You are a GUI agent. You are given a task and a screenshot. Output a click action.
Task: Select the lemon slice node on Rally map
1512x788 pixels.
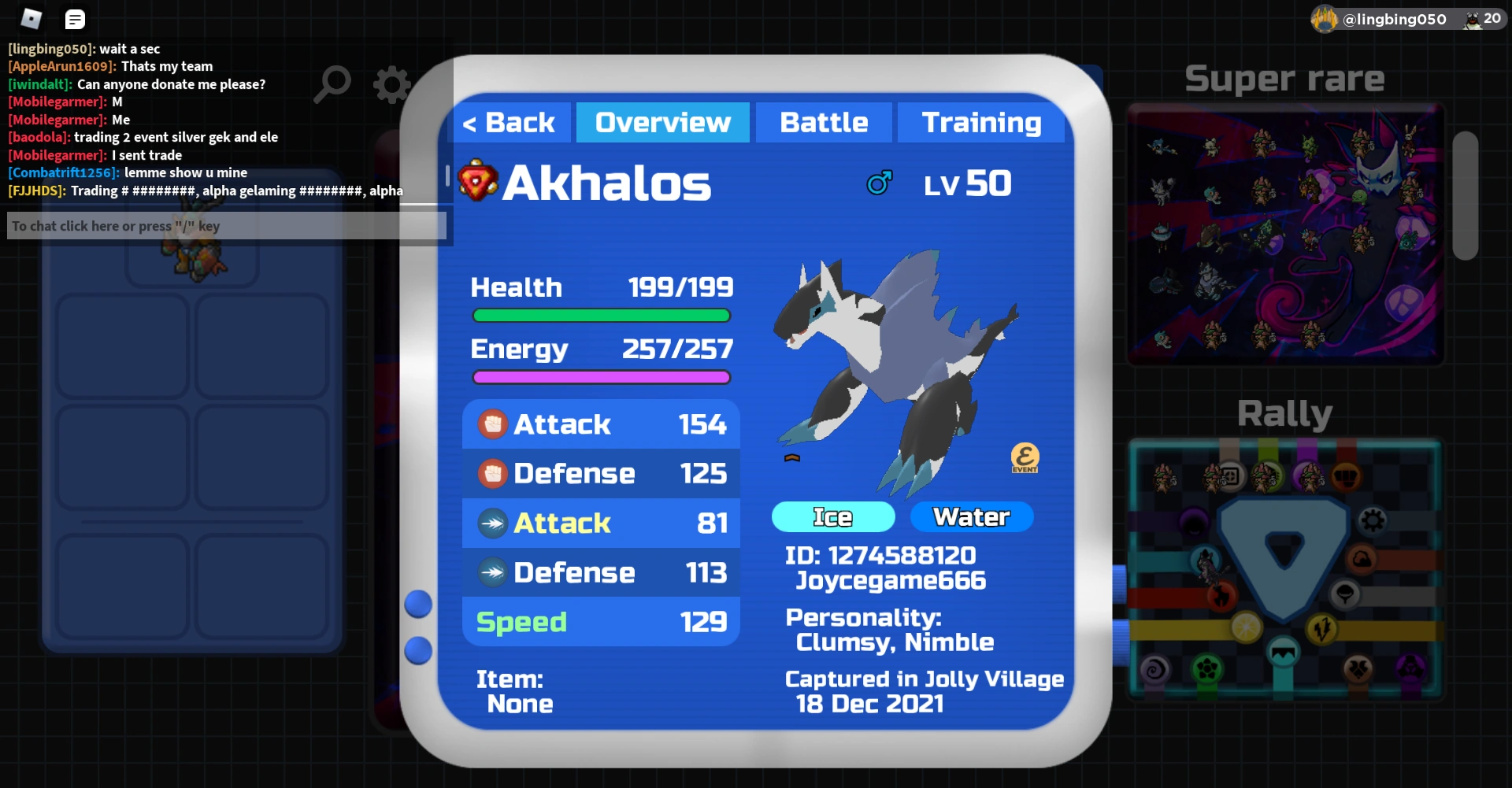(x=1246, y=627)
